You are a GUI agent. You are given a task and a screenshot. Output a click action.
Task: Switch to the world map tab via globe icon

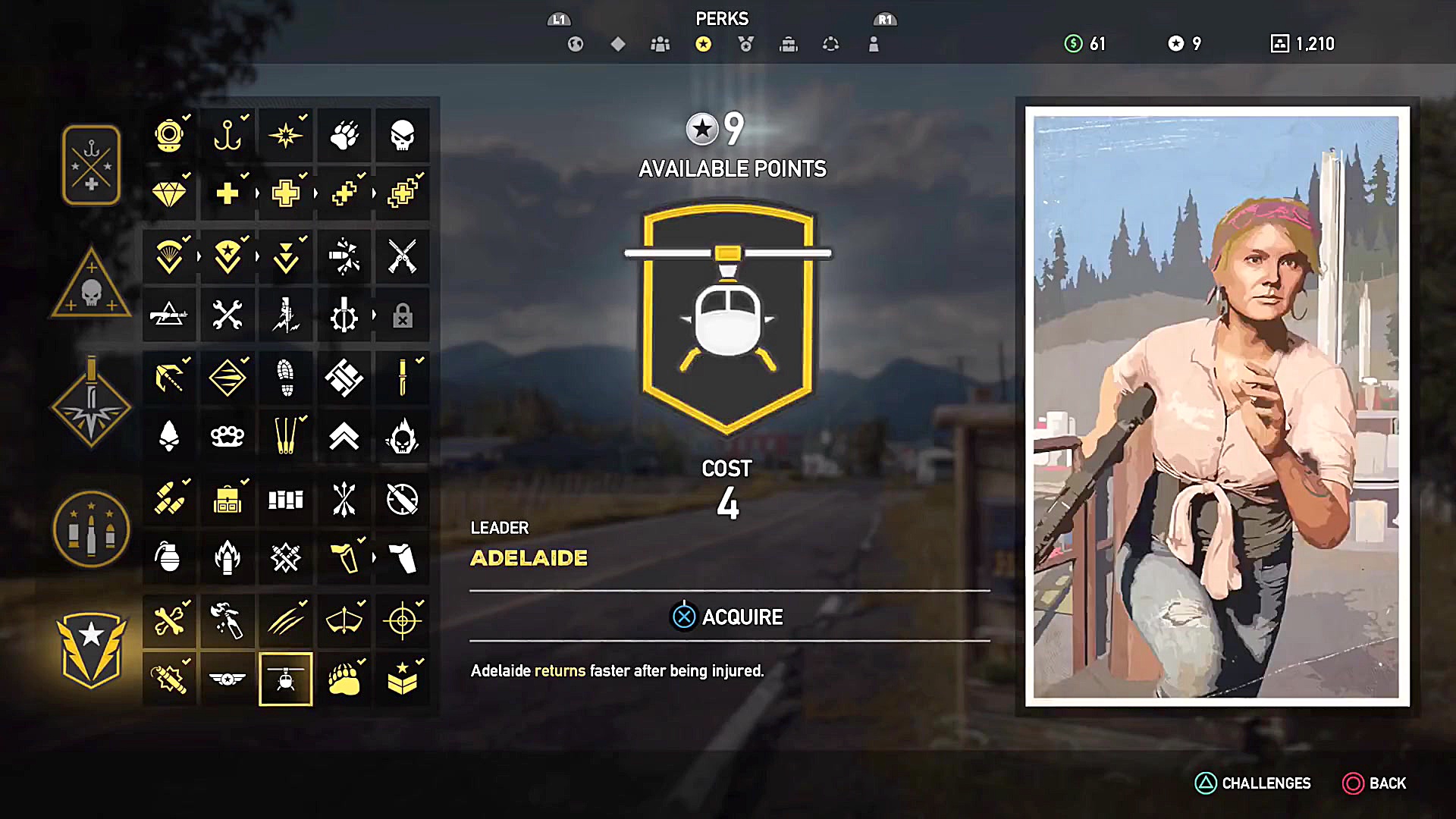click(576, 44)
